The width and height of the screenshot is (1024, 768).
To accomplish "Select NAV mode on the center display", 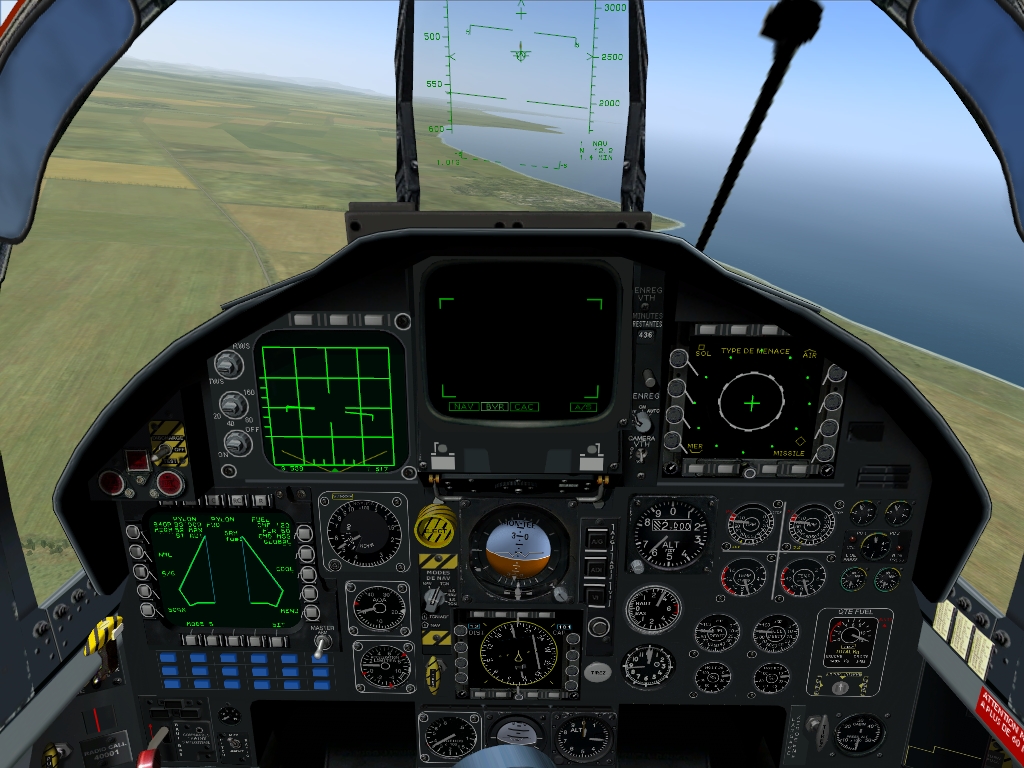I will [463, 407].
